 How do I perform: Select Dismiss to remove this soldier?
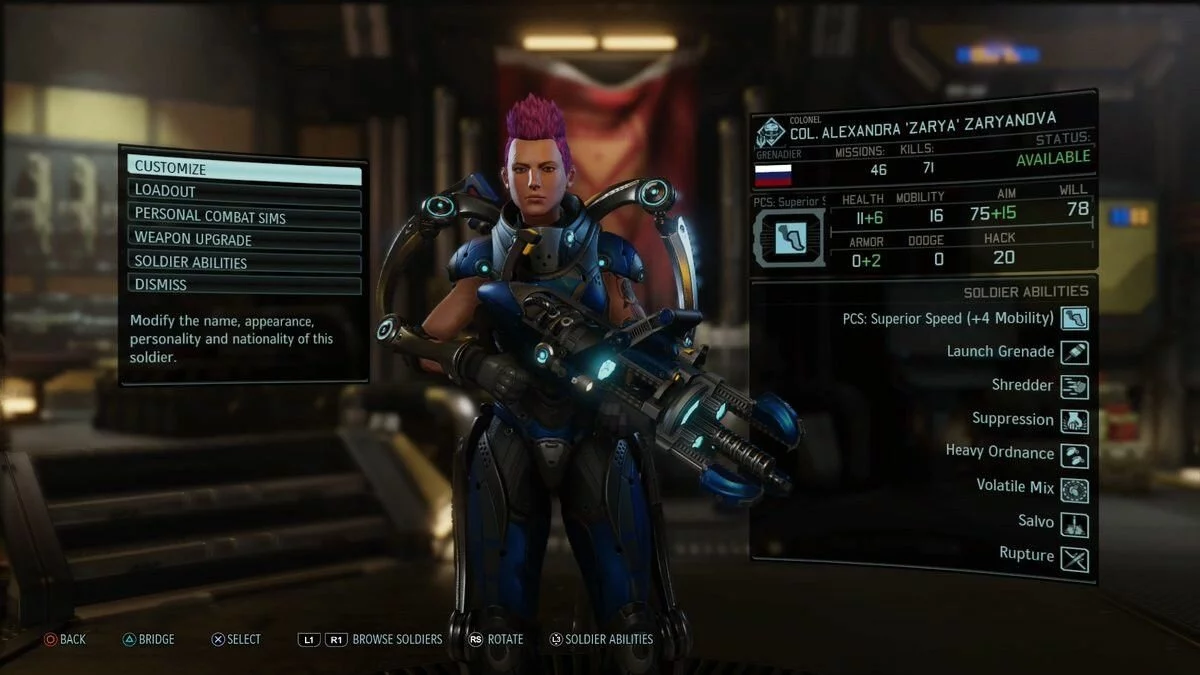(244, 285)
